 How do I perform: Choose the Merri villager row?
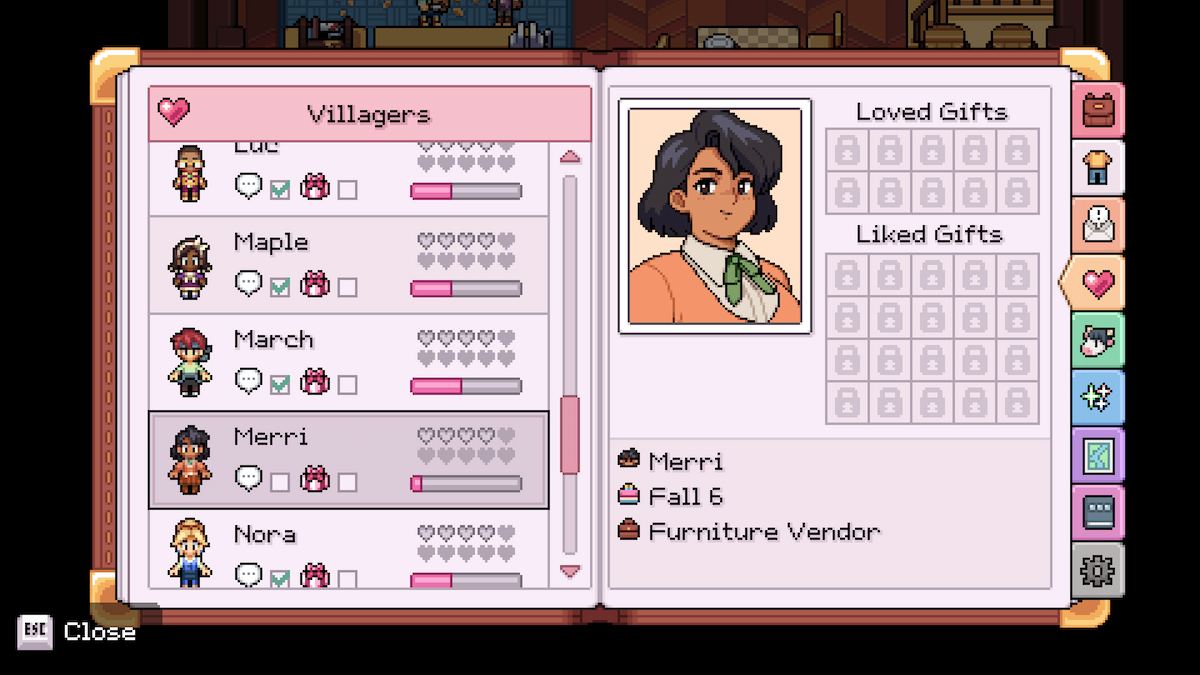click(x=348, y=460)
